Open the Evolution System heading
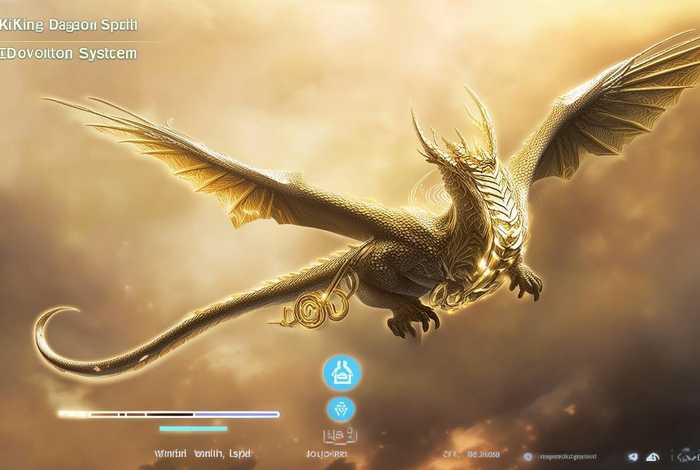 [69, 54]
